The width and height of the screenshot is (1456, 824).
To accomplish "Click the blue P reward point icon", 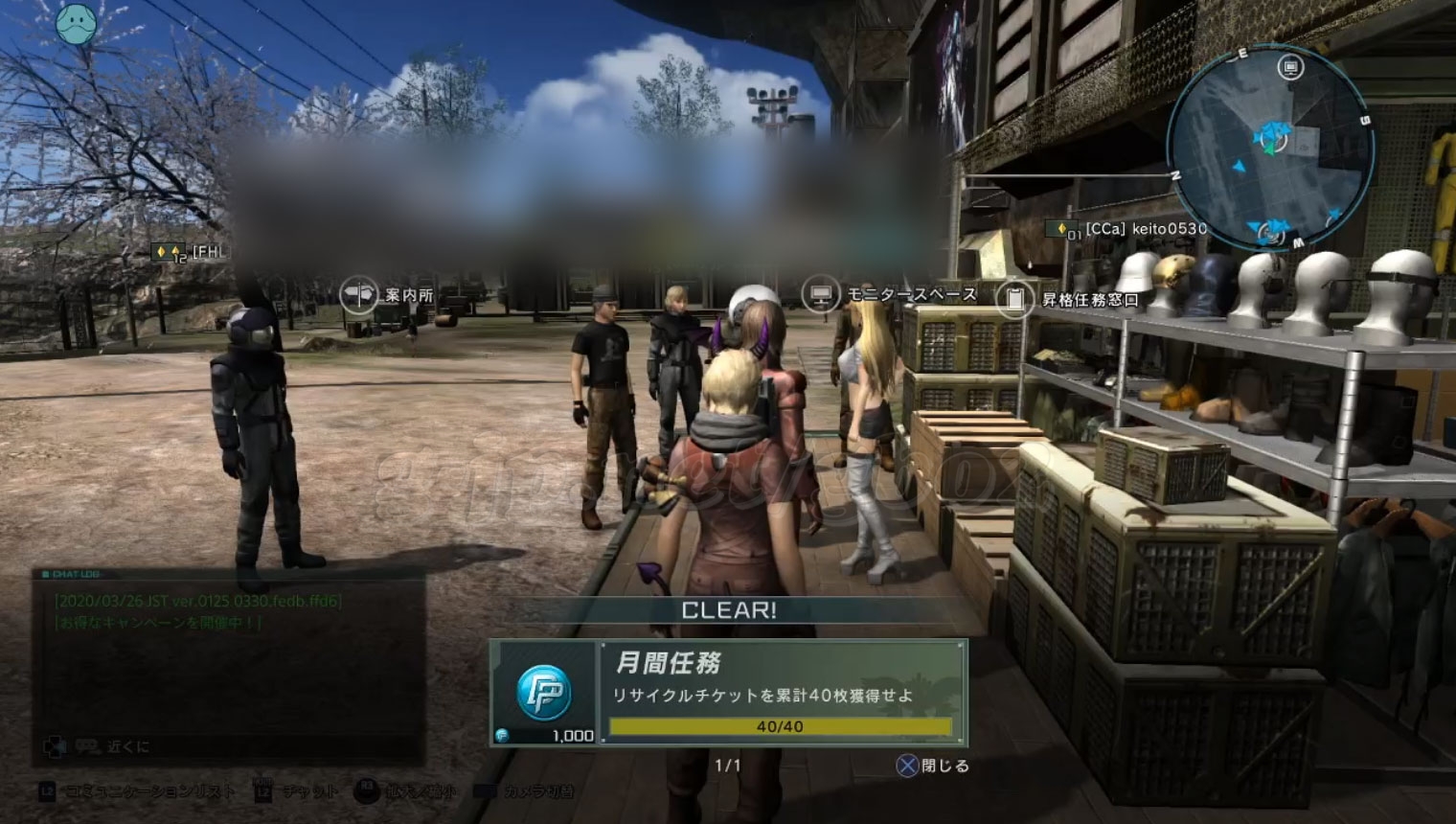I will coord(544,692).
